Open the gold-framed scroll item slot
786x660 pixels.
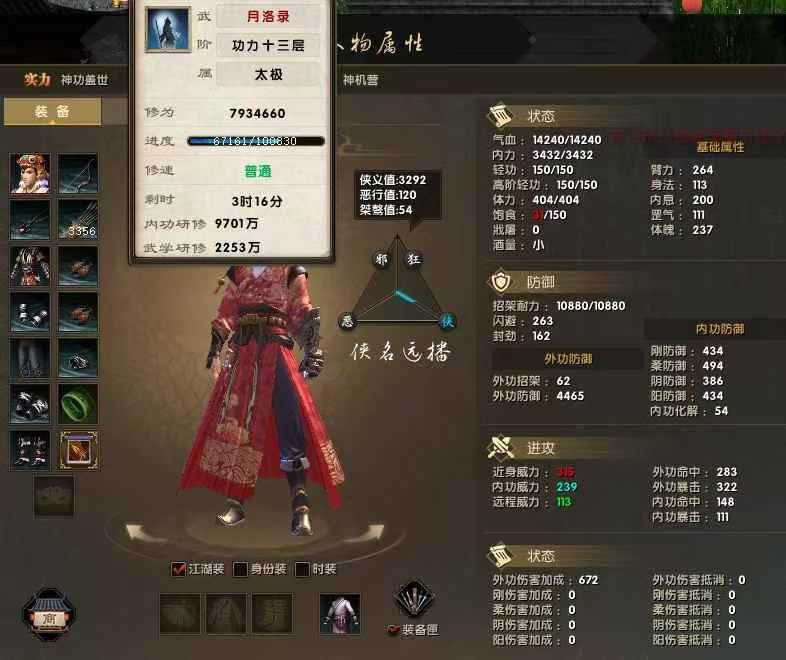click(x=78, y=450)
